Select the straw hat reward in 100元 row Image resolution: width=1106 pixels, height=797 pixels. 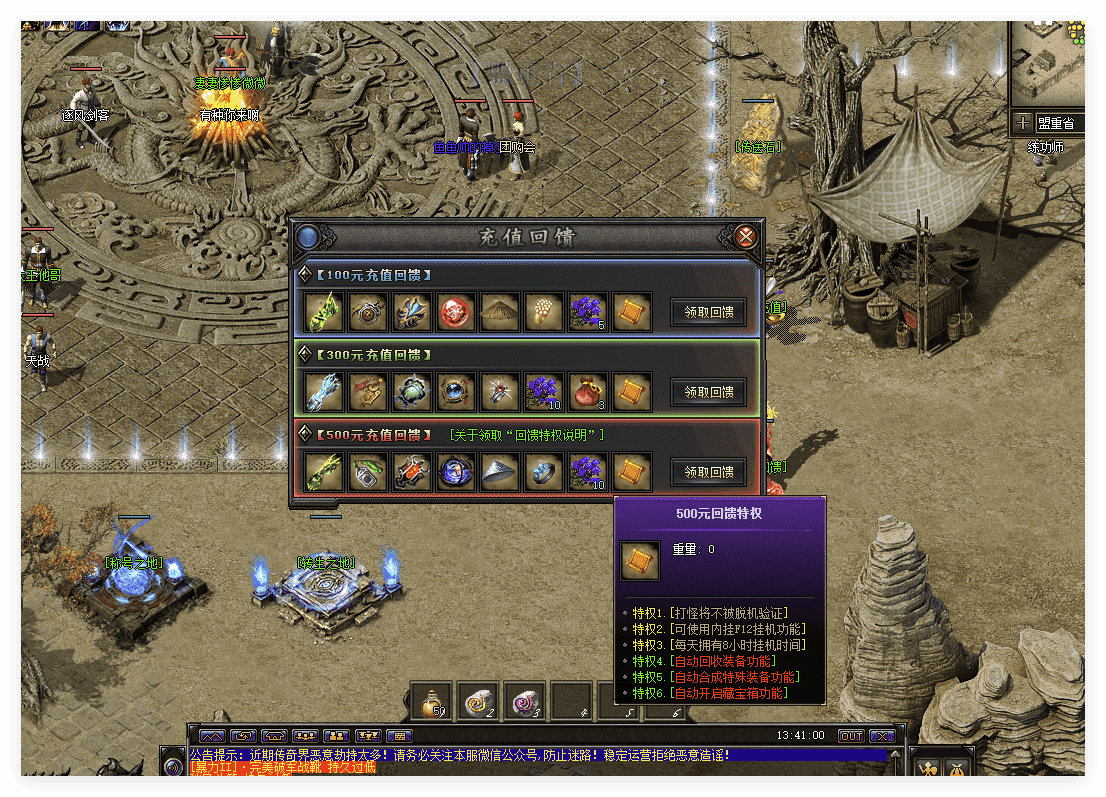[x=500, y=312]
